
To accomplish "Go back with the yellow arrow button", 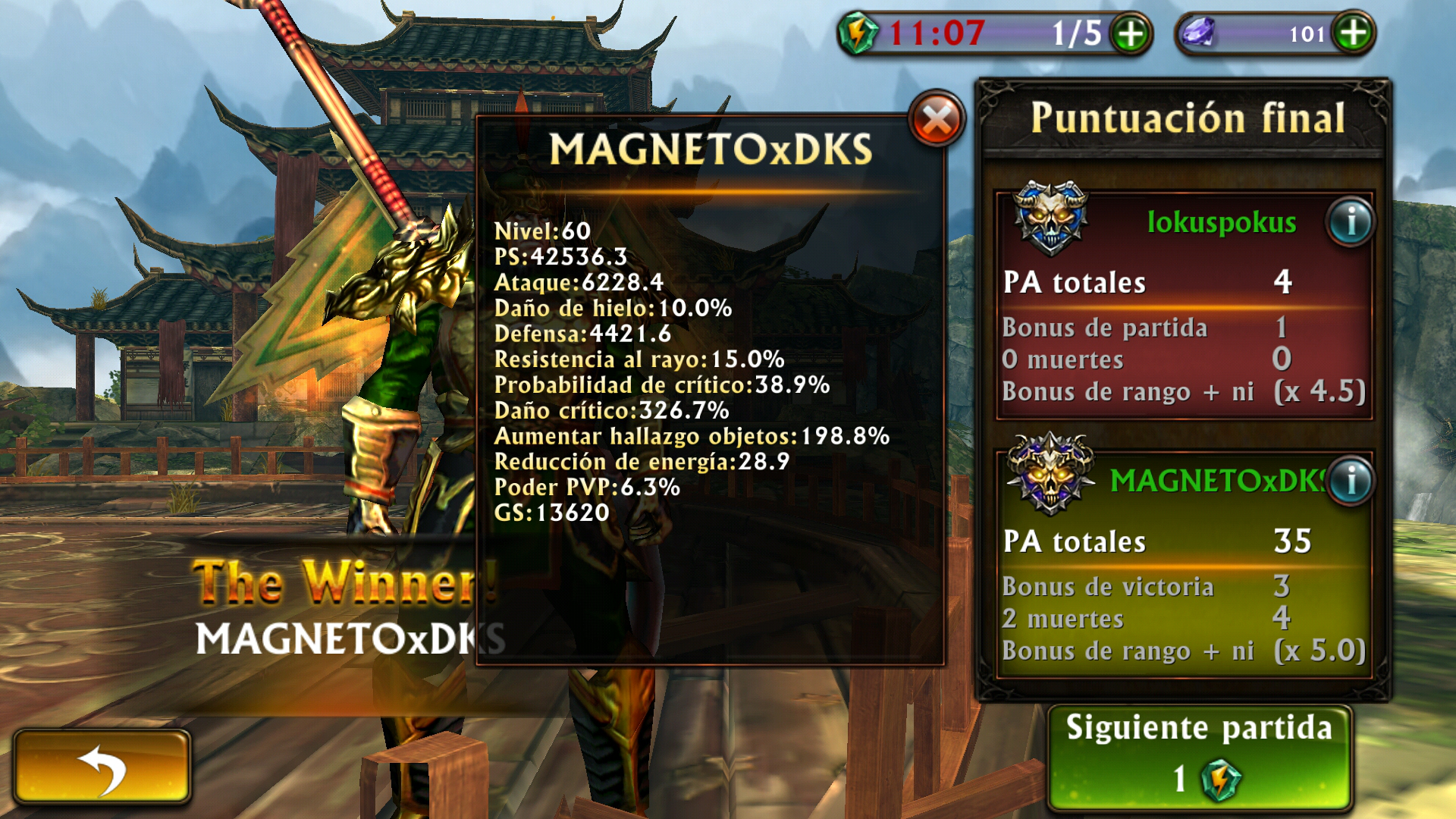I will [x=102, y=767].
